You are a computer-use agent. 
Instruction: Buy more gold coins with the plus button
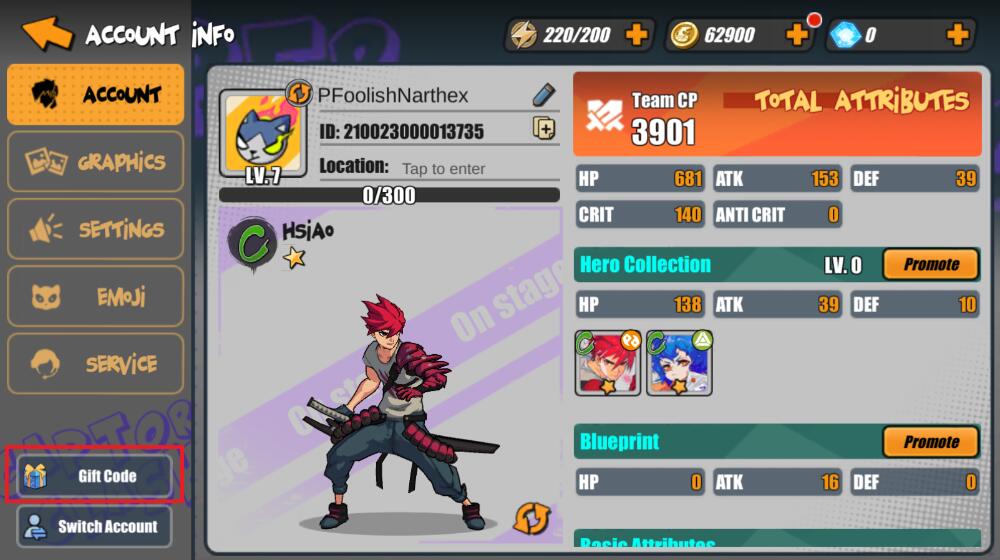(x=797, y=36)
